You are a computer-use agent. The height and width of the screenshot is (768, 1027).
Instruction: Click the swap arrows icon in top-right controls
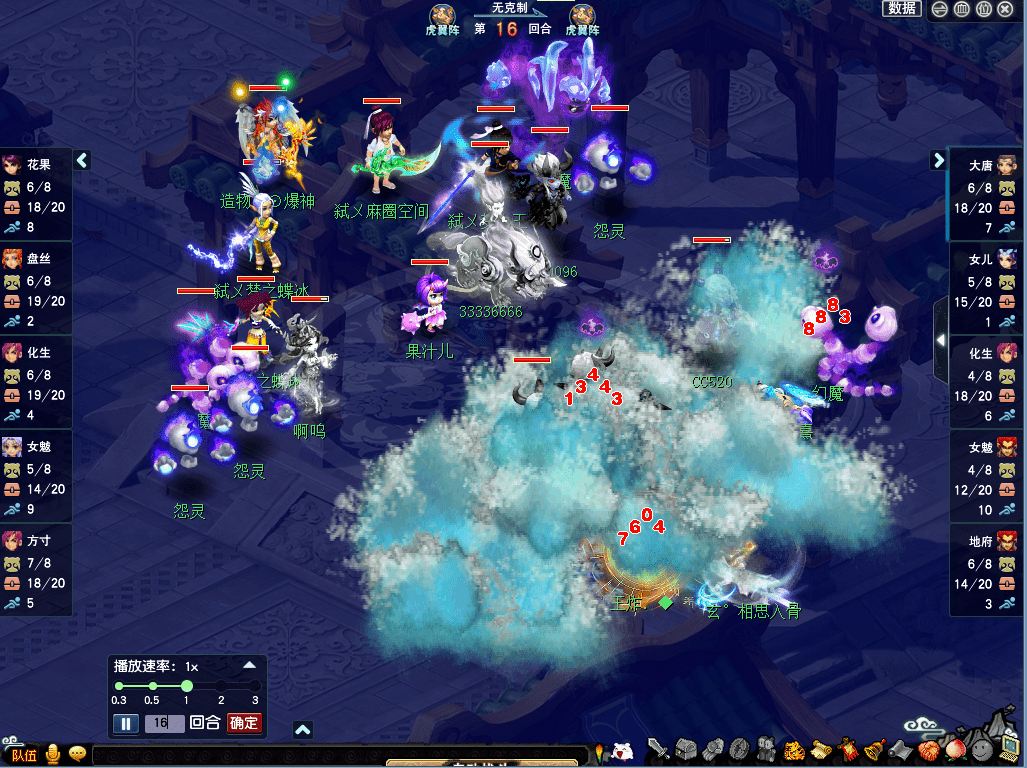click(939, 9)
